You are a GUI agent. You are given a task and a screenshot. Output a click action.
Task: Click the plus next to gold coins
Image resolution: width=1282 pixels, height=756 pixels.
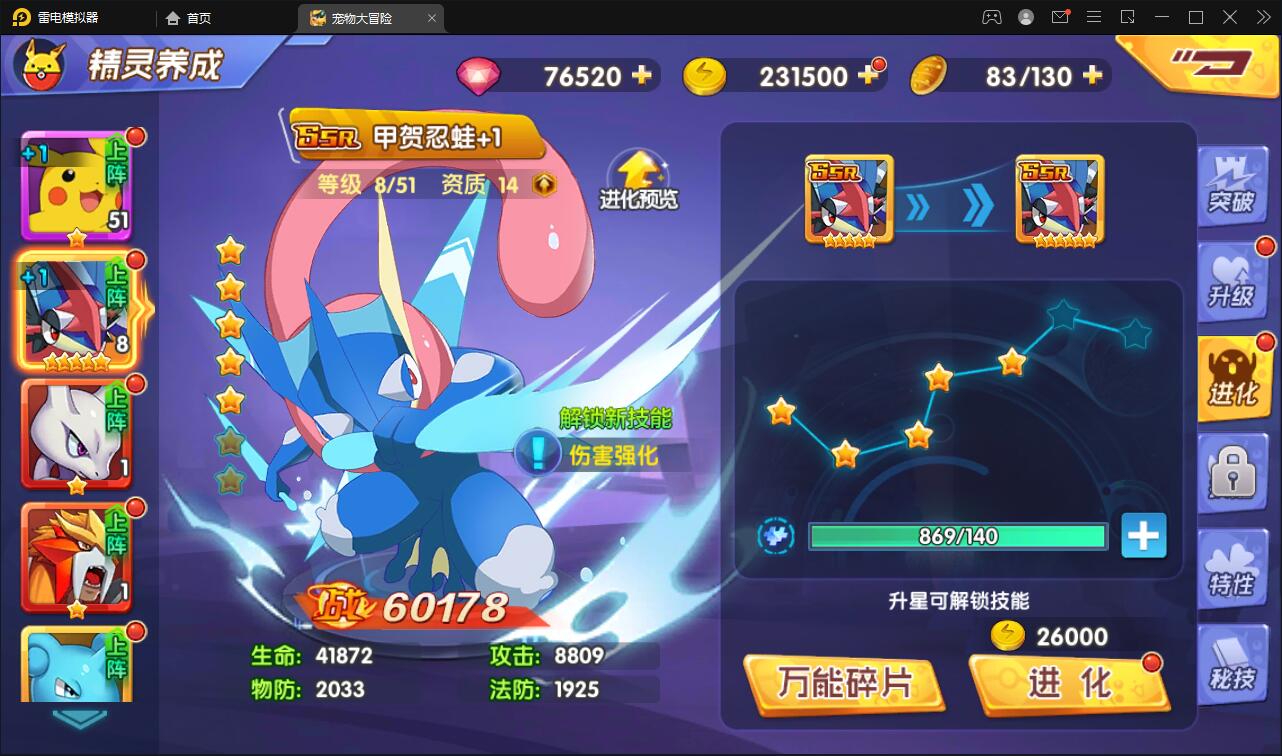(x=869, y=75)
